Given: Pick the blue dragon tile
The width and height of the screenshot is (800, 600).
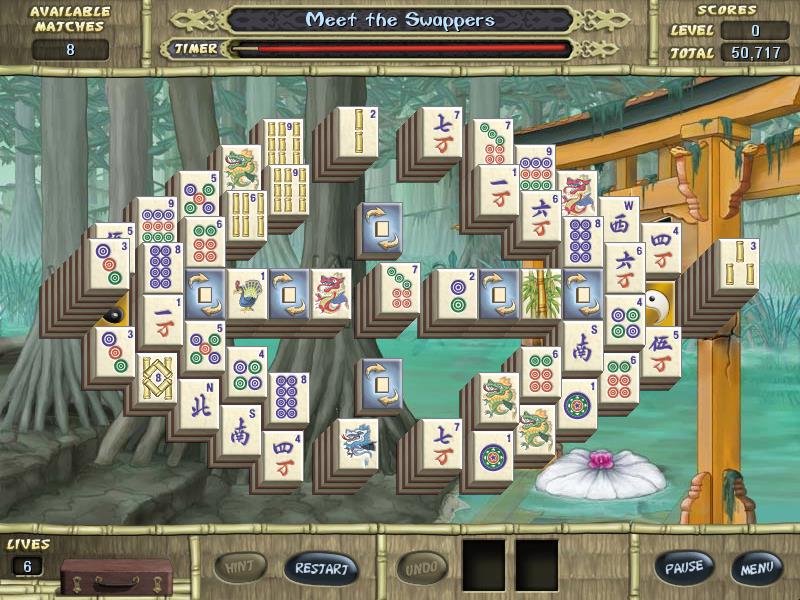Looking at the screenshot, I should point(357,443).
